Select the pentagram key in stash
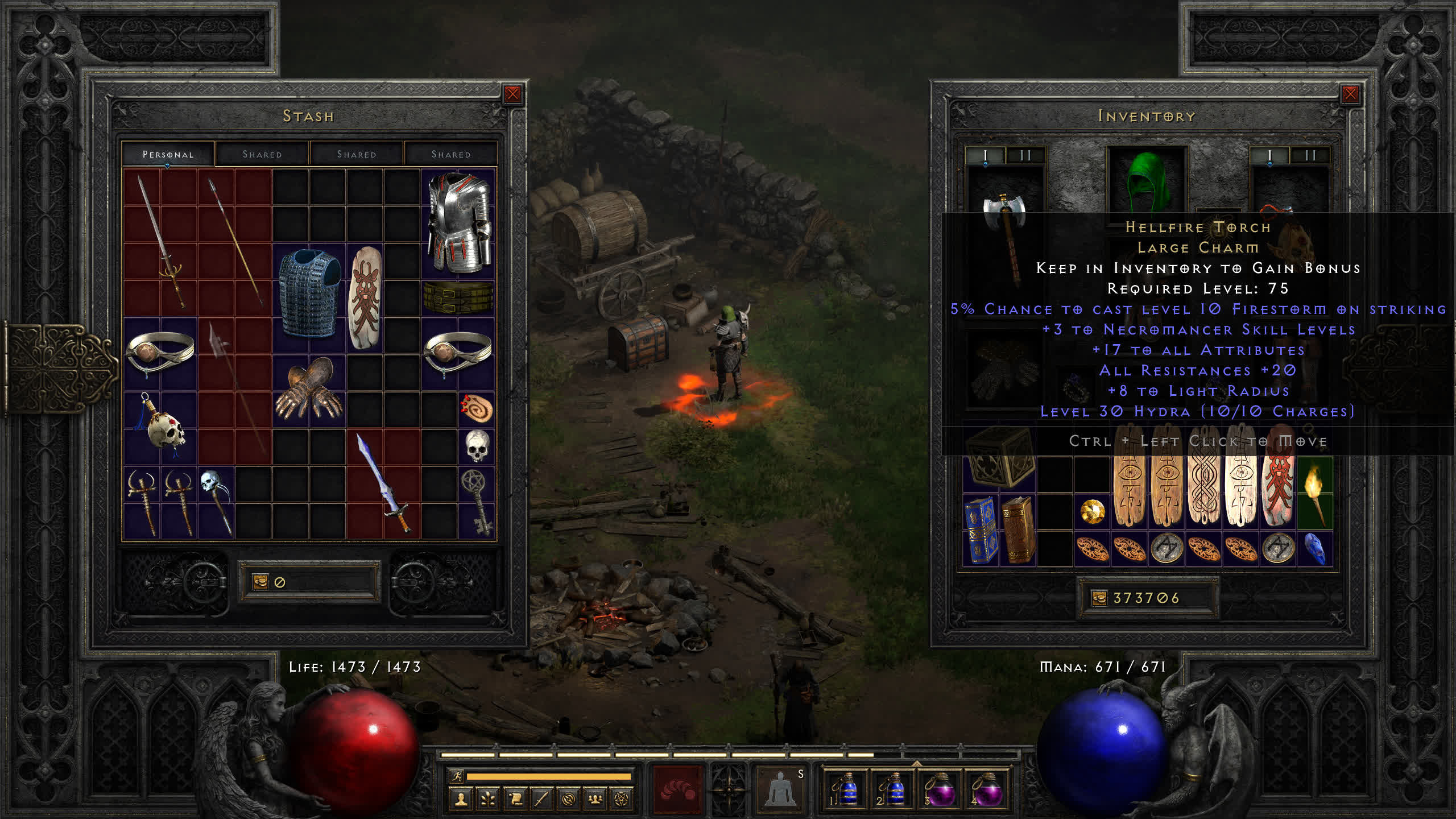The width and height of the screenshot is (1456, 819). [x=477, y=500]
